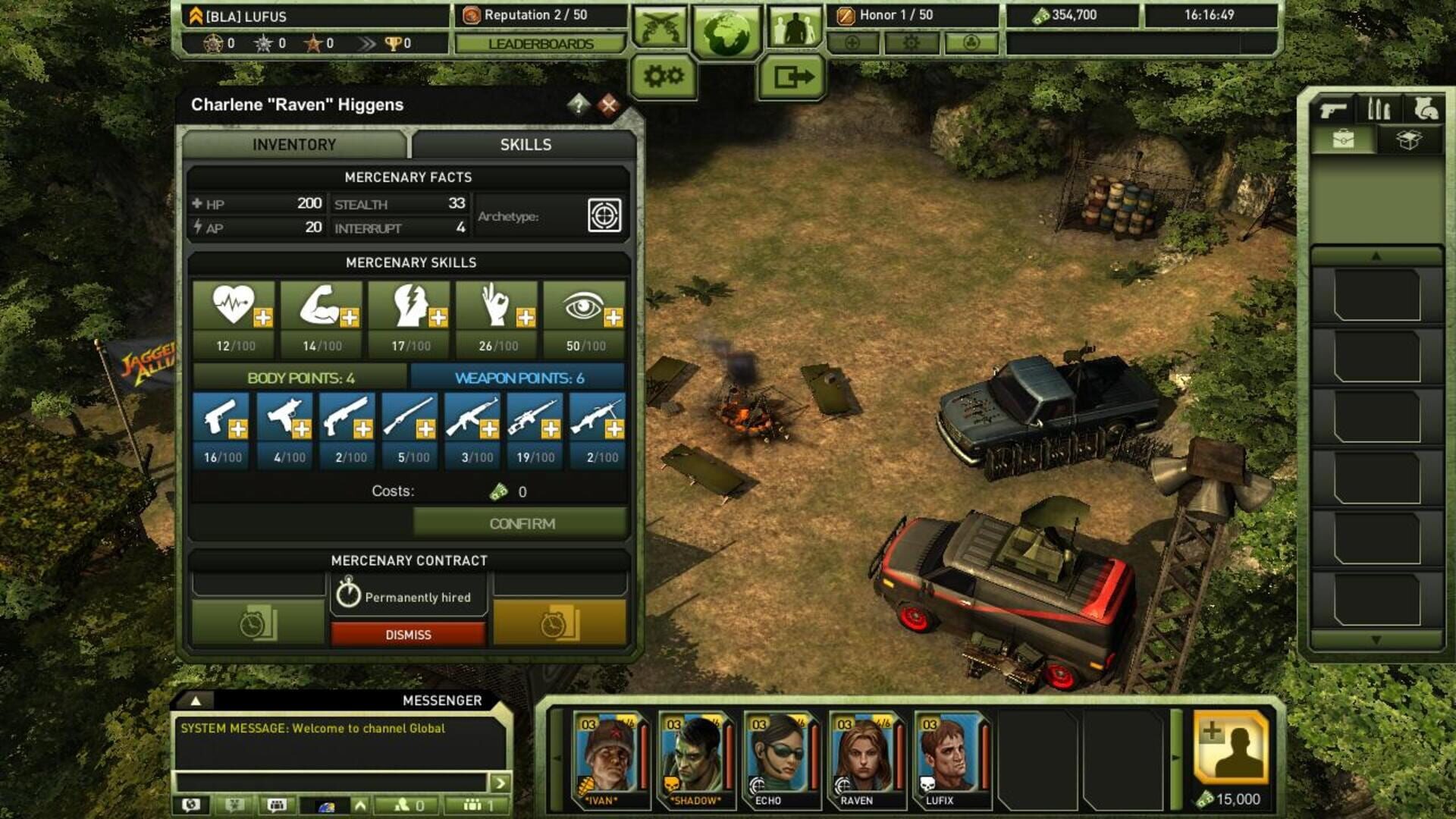The image size is (1456, 819).
Task: Switch to the SKILLS tab
Action: click(x=526, y=145)
